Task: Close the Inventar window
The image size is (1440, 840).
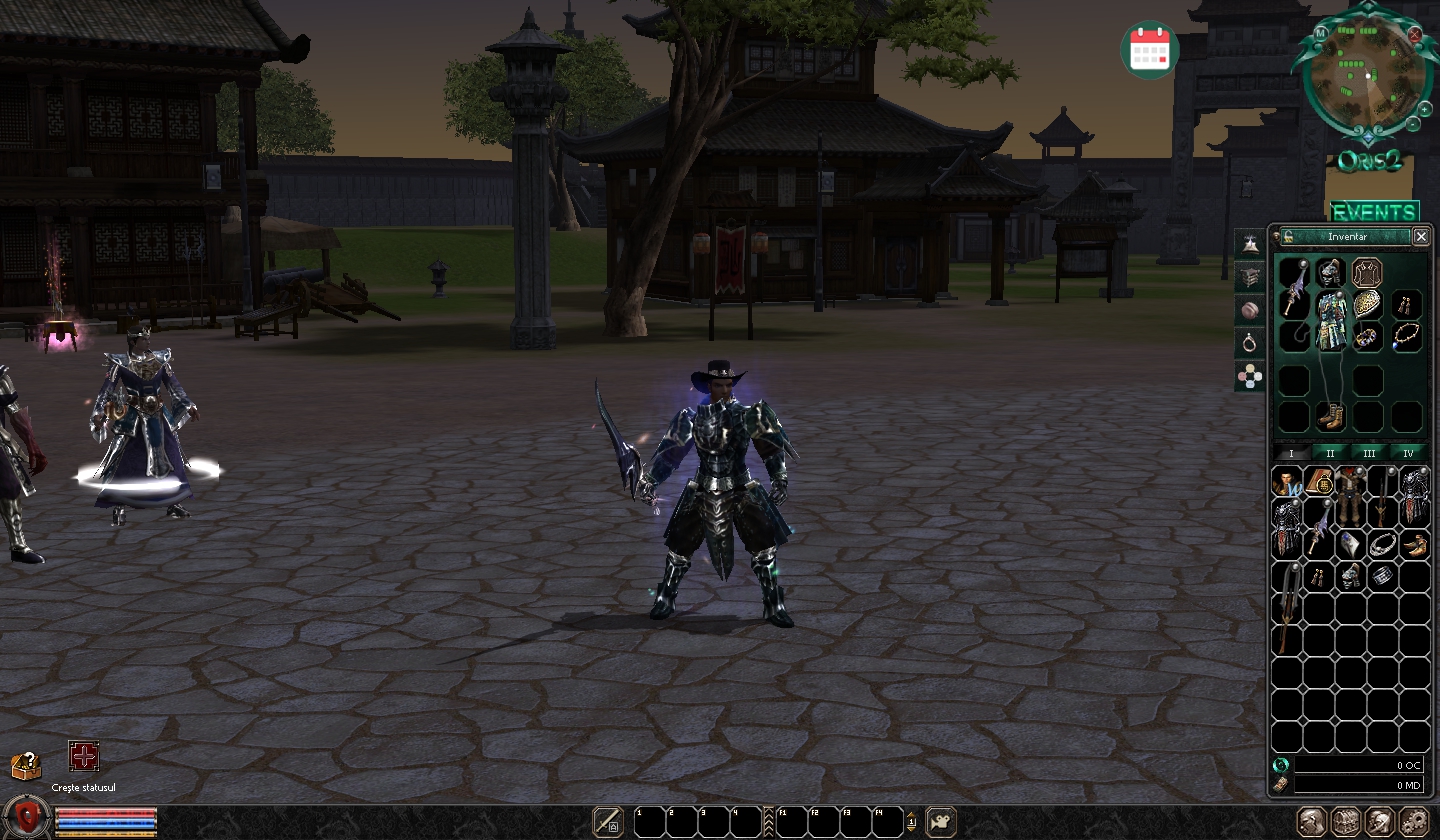Action: tap(1421, 236)
